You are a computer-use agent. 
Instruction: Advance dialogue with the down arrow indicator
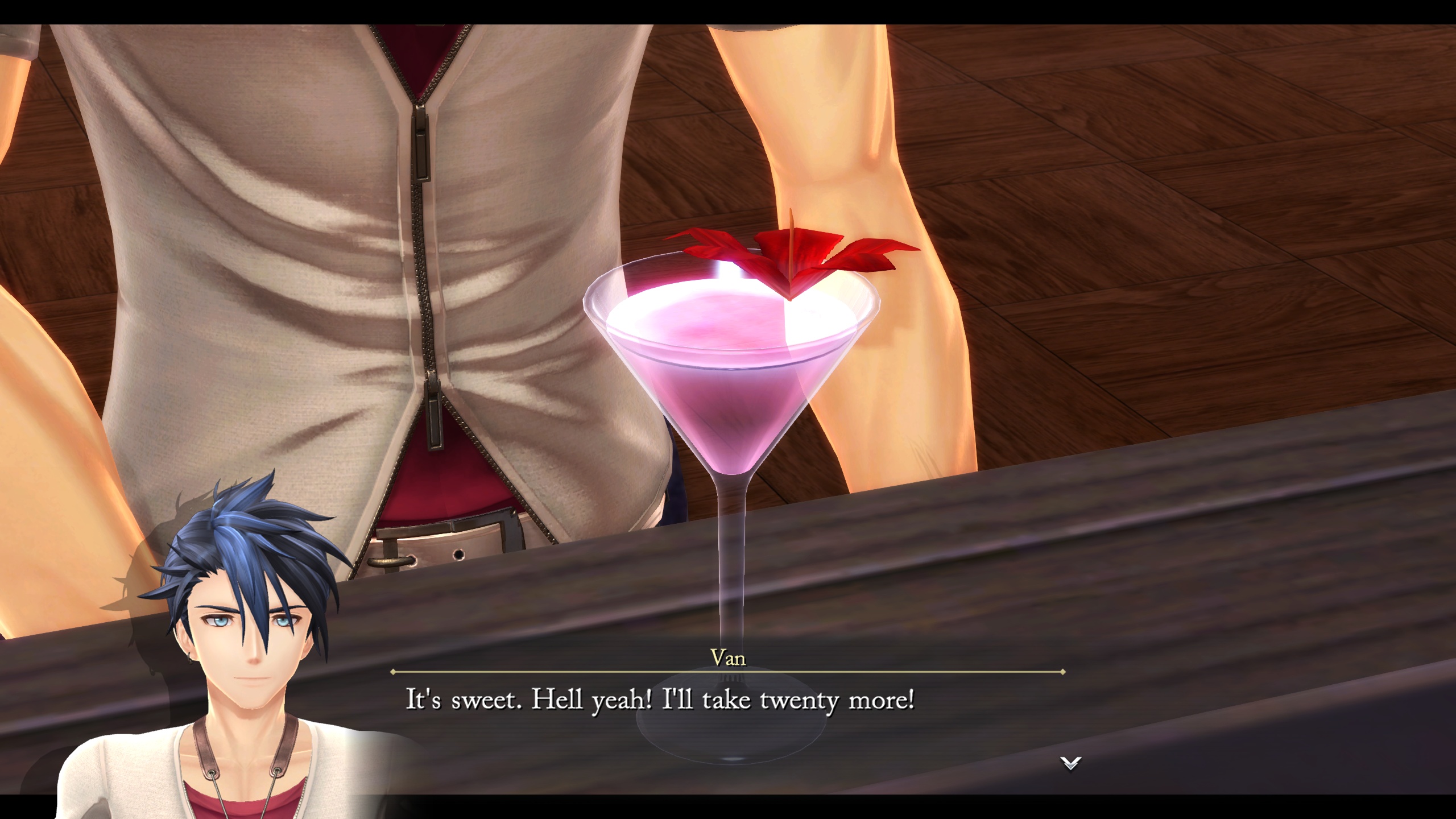[x=1070, y=763]
